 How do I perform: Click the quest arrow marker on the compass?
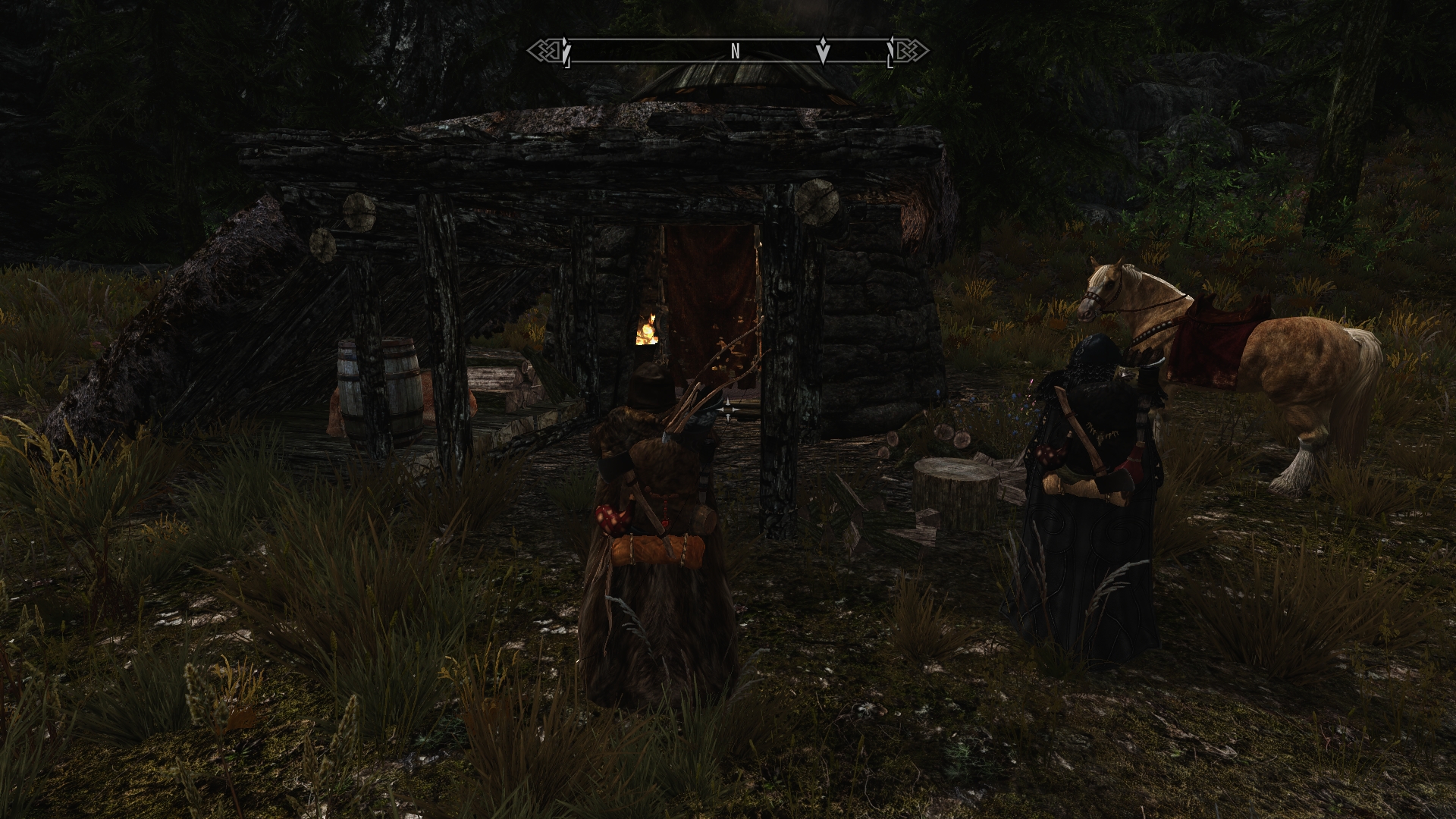pos(824,51)
